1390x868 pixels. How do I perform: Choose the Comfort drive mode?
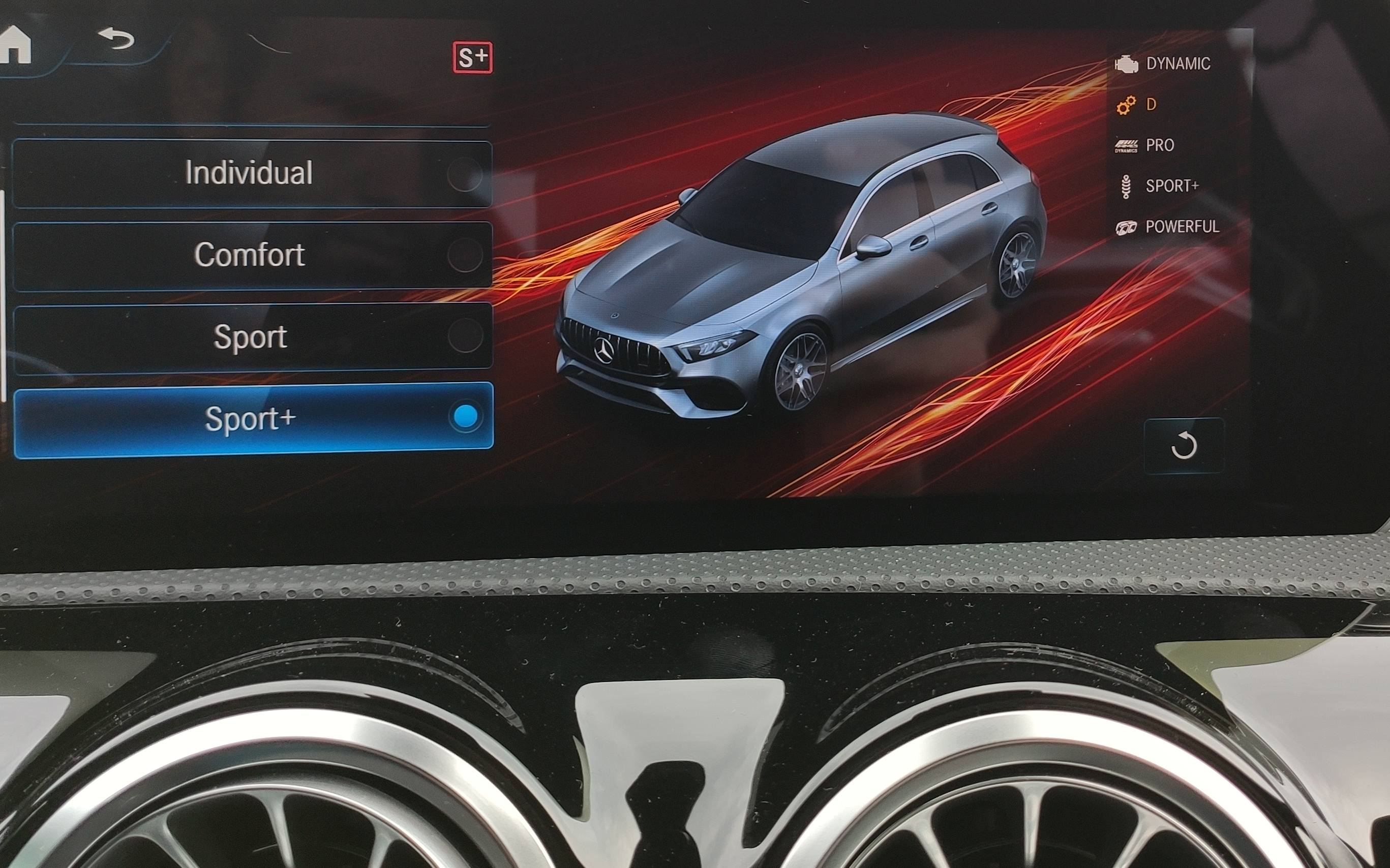(x=252, y=256)
